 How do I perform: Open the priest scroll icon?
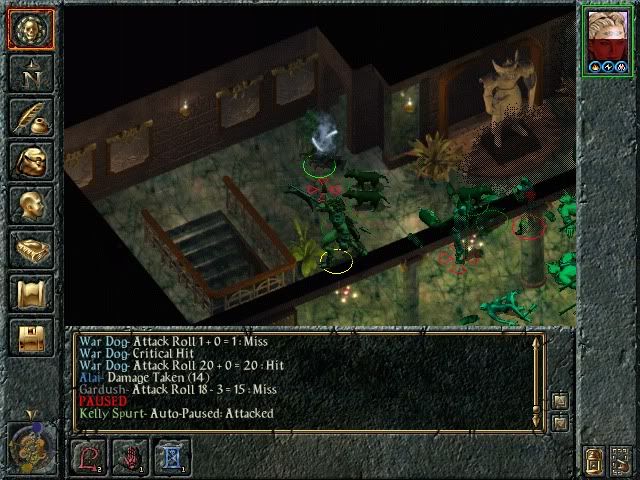tap(30, 294)
